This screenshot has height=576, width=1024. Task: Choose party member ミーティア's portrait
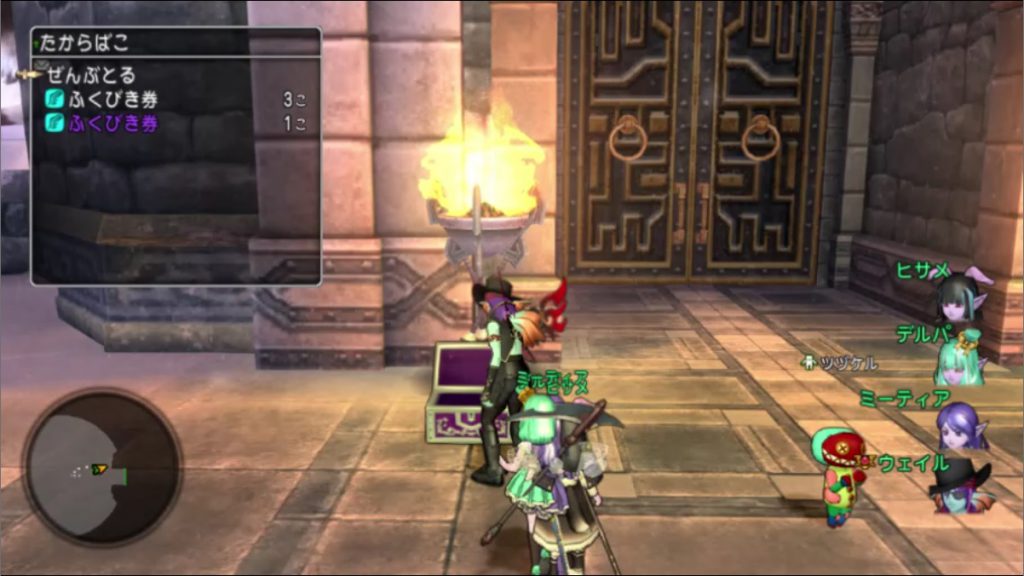962,423
